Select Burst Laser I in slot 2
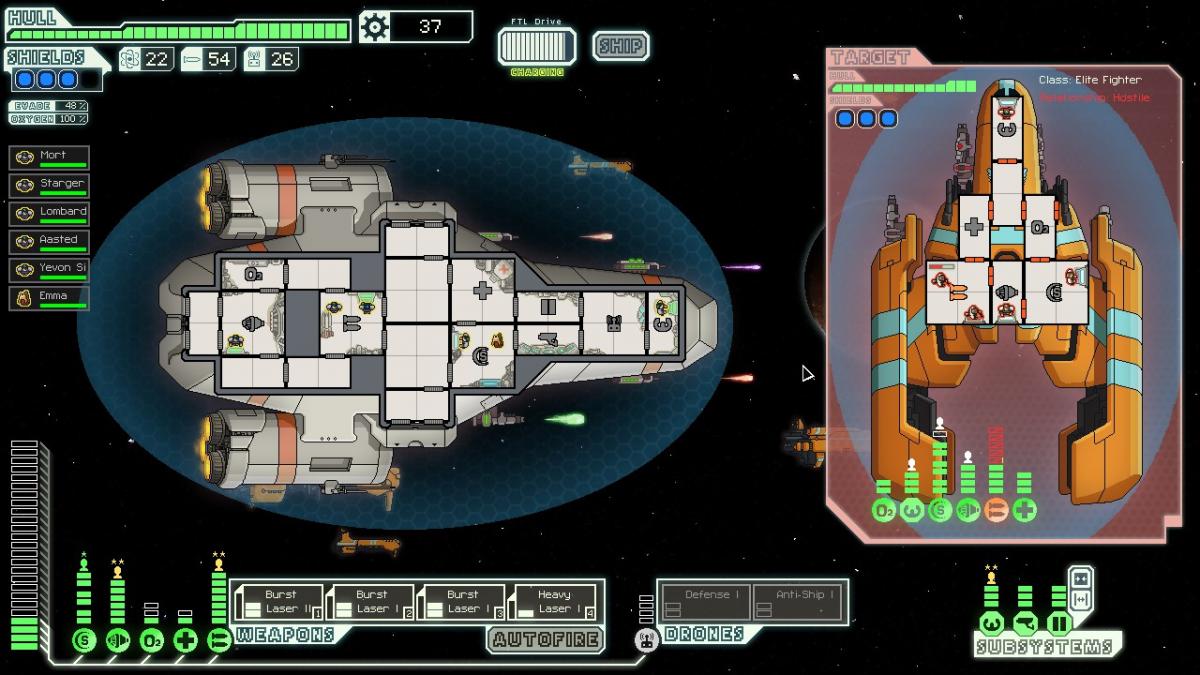Screen dimensions: 1200x675 pos(370,602)
